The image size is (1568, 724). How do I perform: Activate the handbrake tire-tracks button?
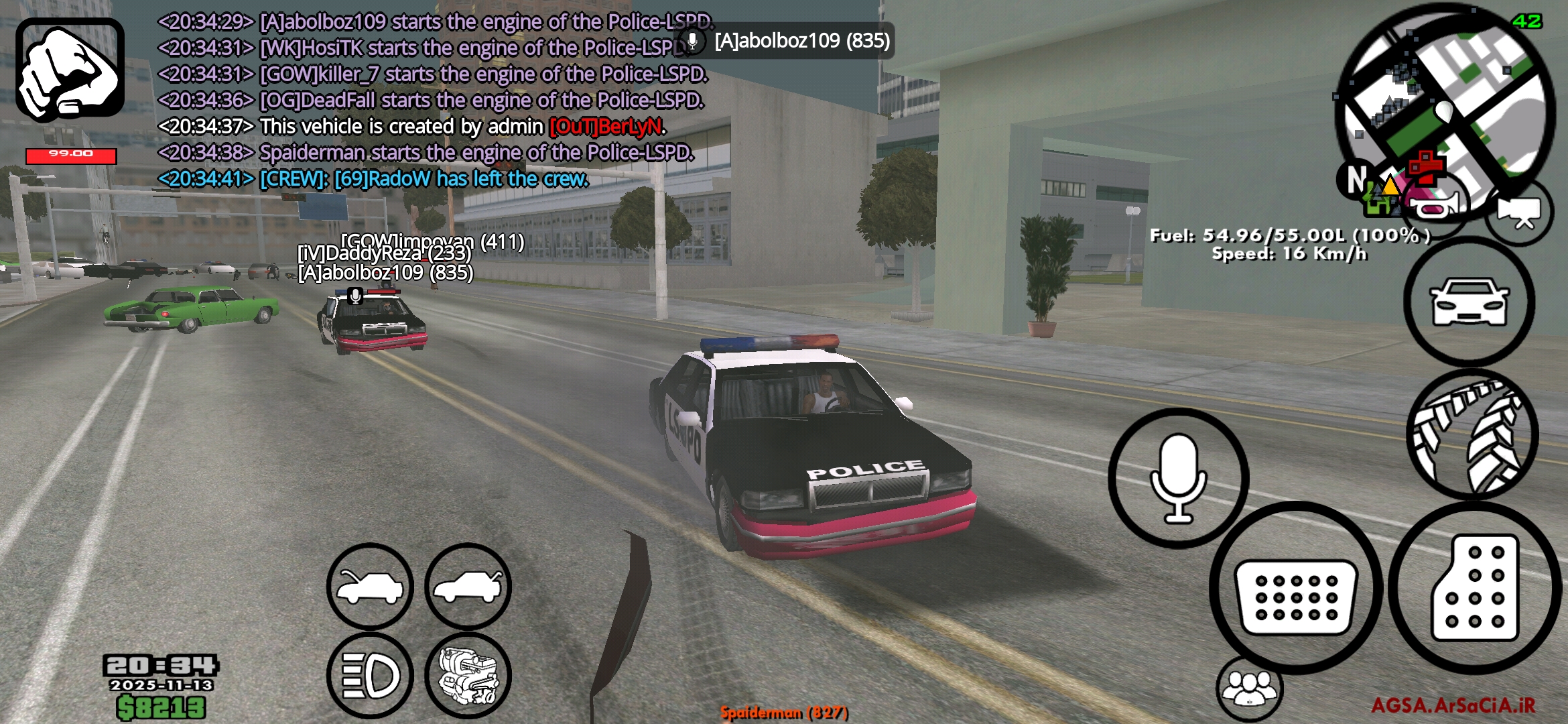1472,434
